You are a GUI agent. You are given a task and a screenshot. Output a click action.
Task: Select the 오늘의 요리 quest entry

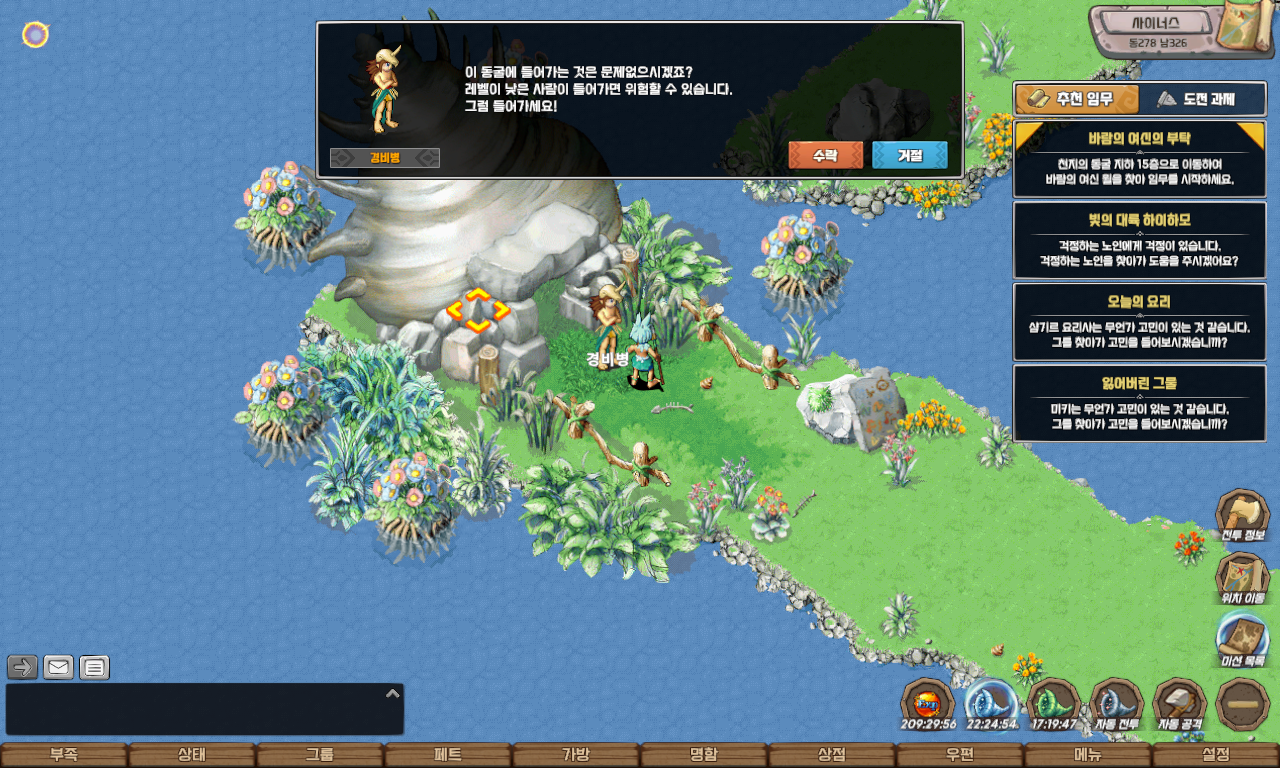(x=1138, y=321)
